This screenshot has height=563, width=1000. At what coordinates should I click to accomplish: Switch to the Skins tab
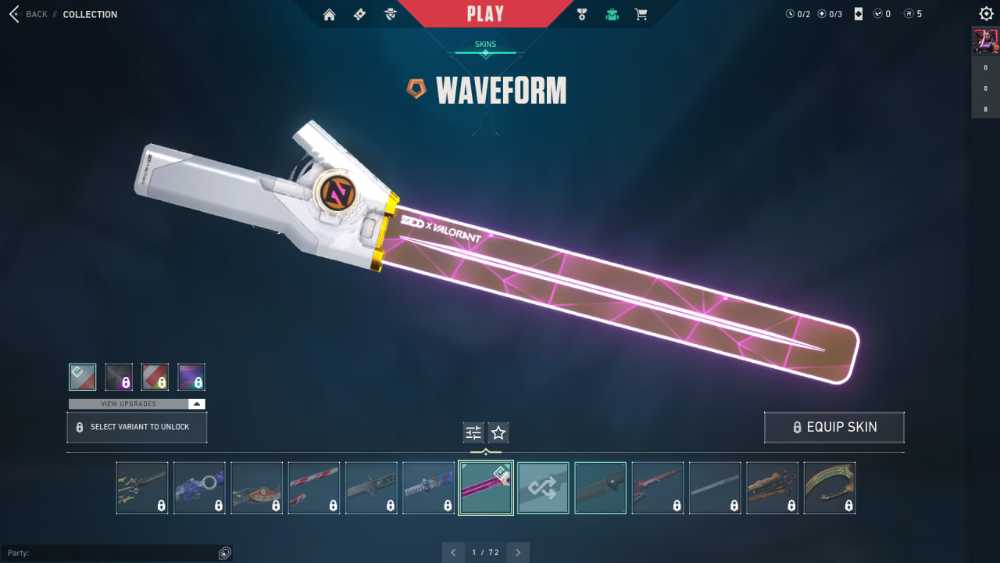(x=485, y=45)
